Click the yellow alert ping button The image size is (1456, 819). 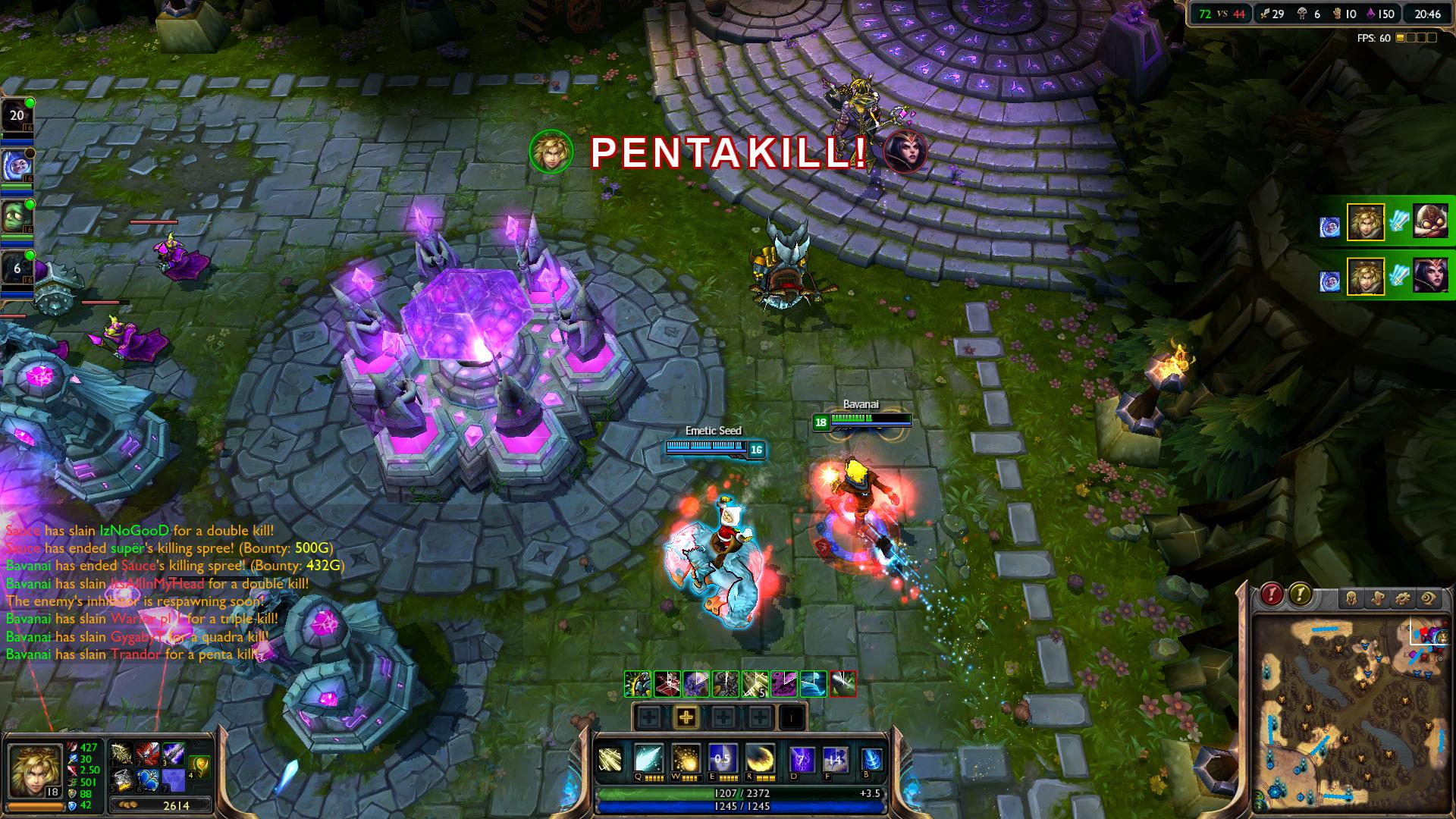1300,594
